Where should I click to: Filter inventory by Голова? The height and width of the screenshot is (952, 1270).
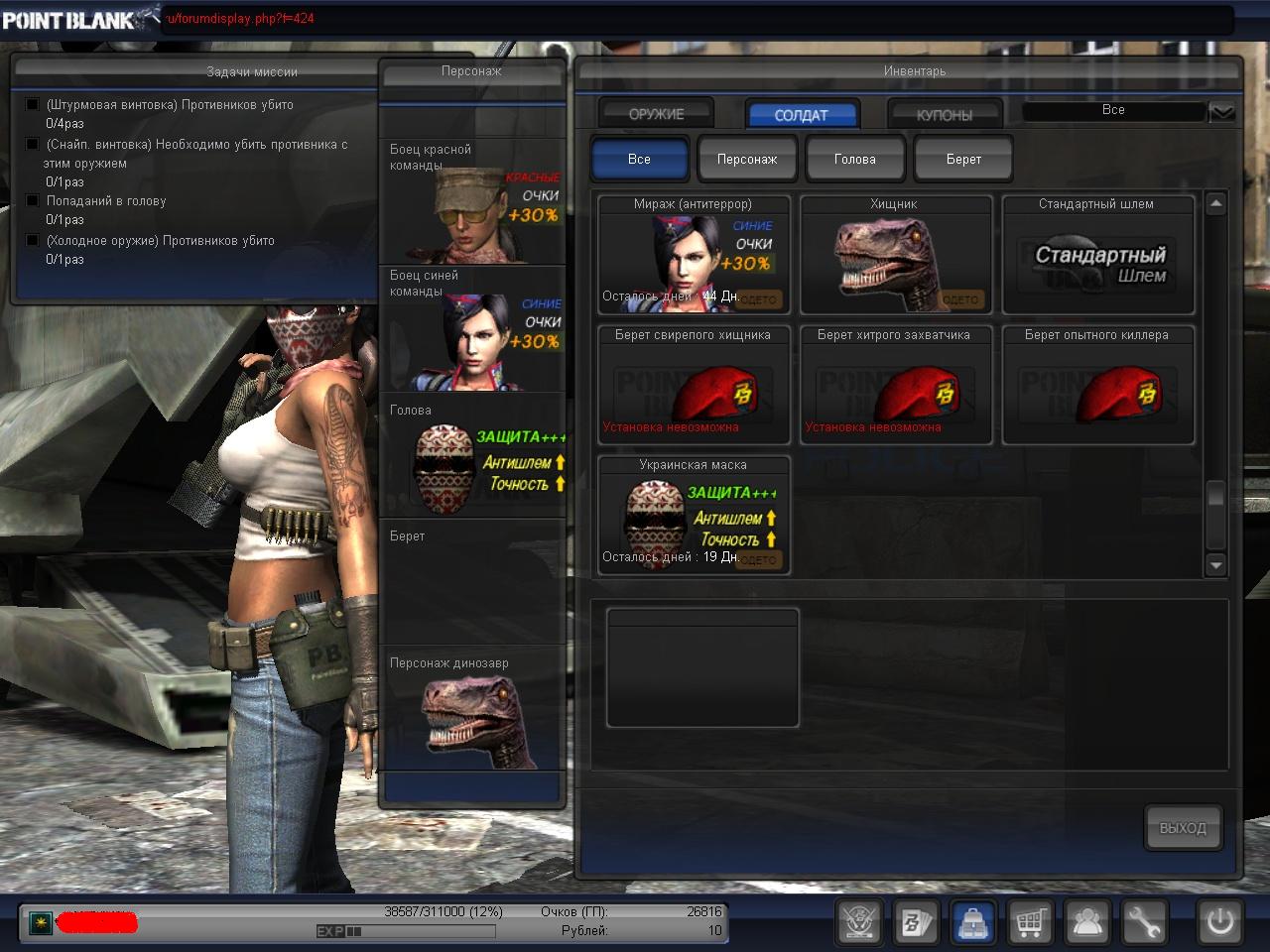tap(854, 159)
